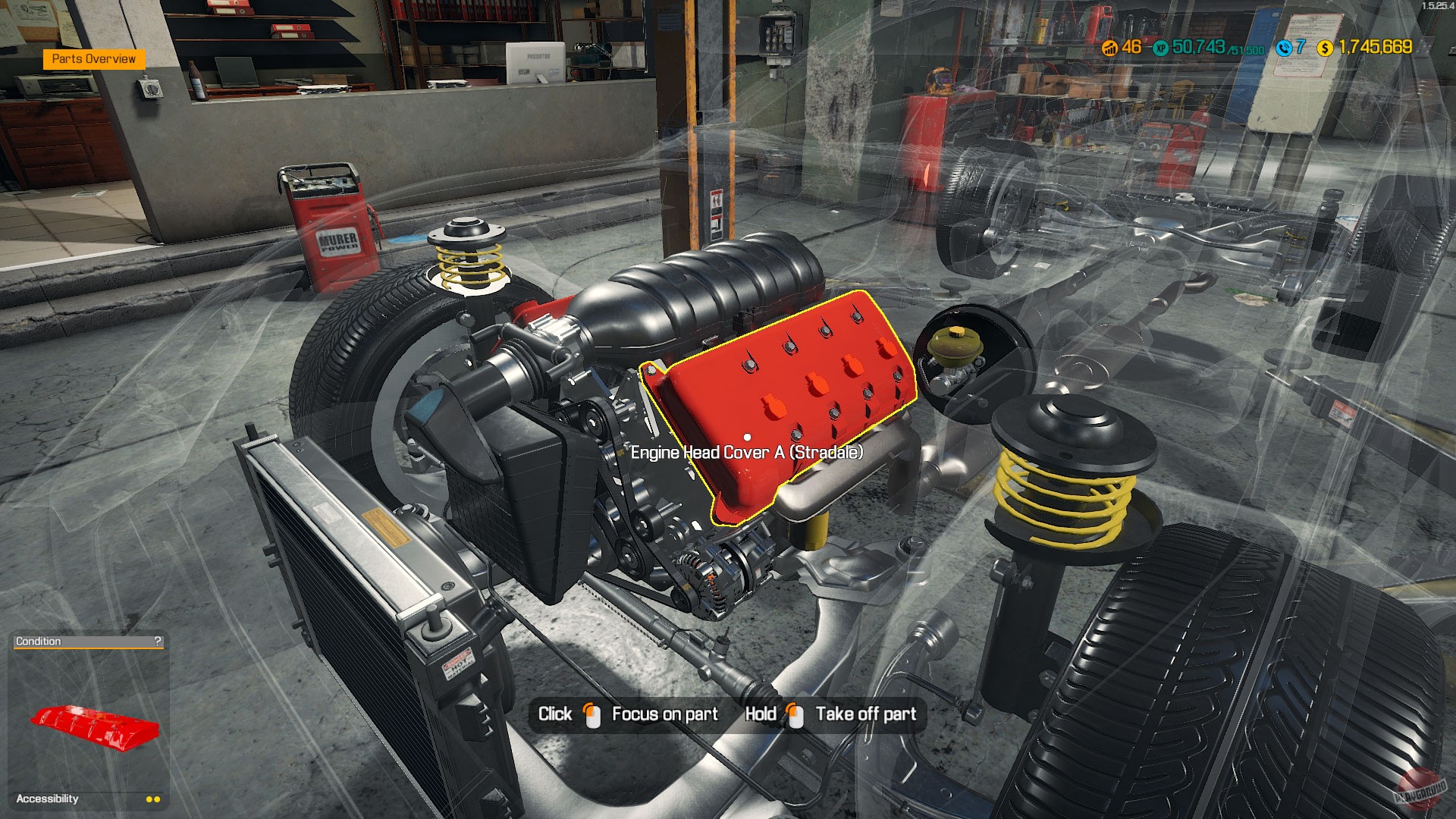Click the level coin icon showing 46
Viewport: 1456px width, 819px height.
pos(1109,49)
